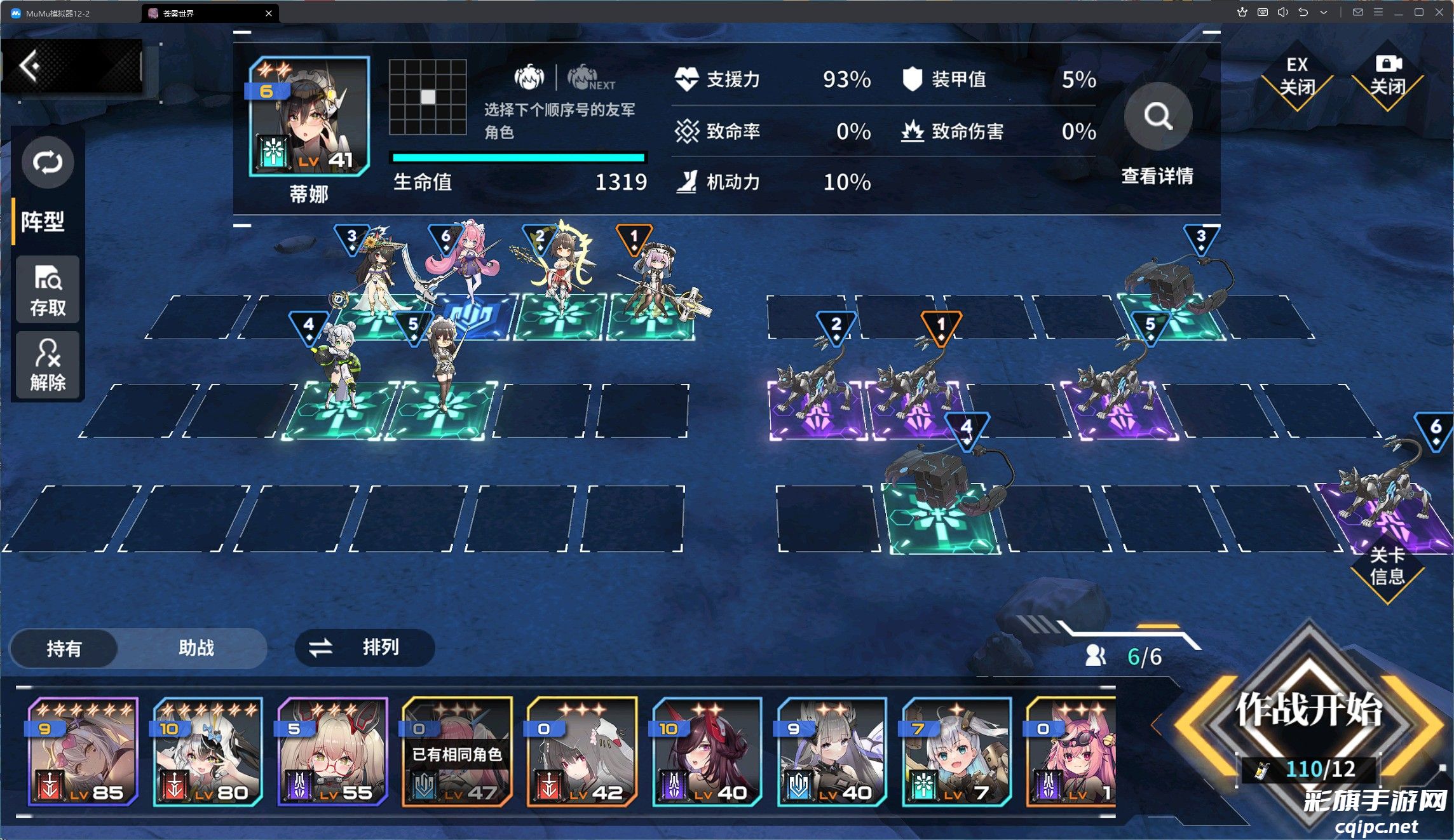Click 蒂娜's LV 41 portrait

(x=309, y=117)
